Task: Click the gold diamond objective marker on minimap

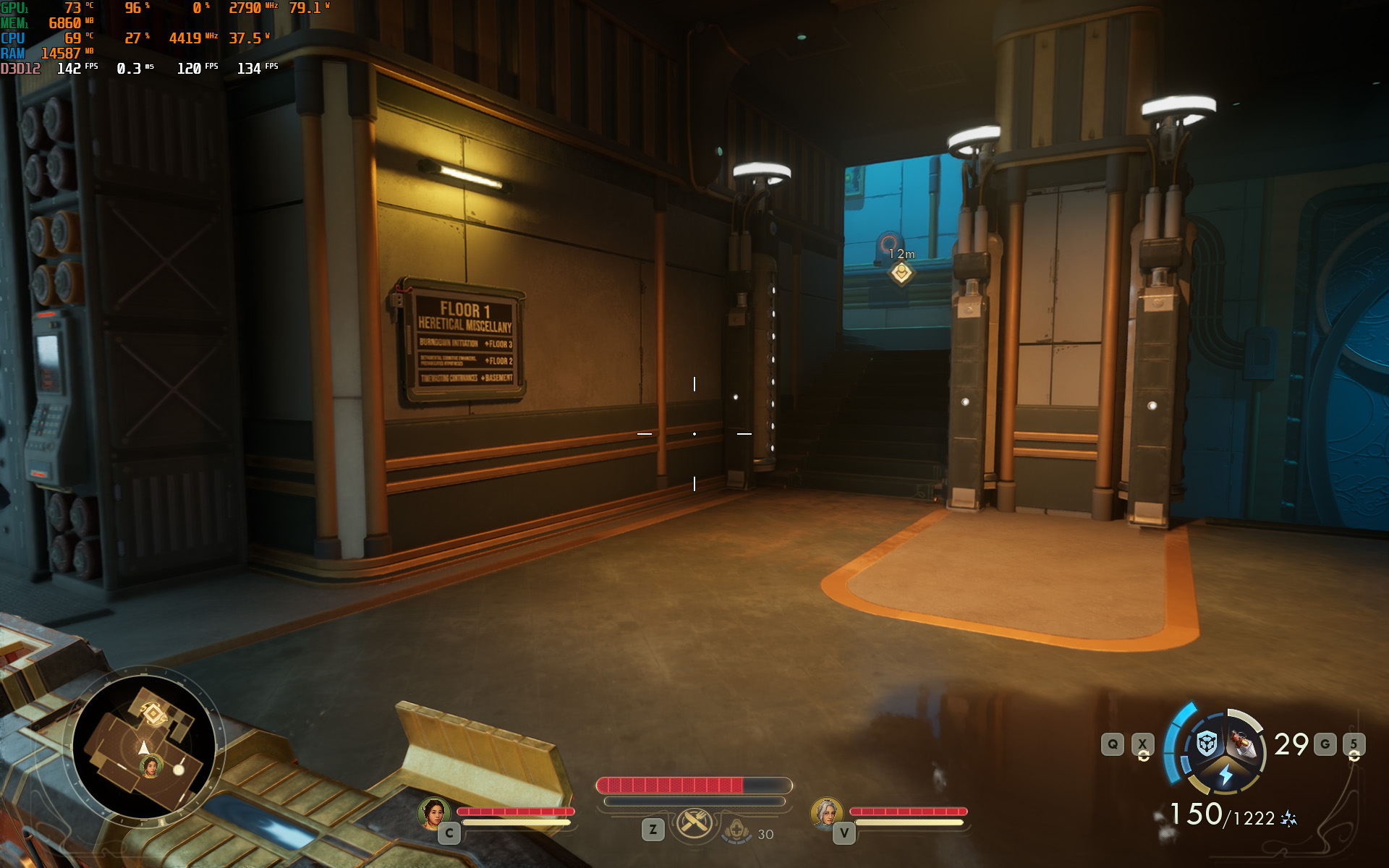Action: (153, 714)
